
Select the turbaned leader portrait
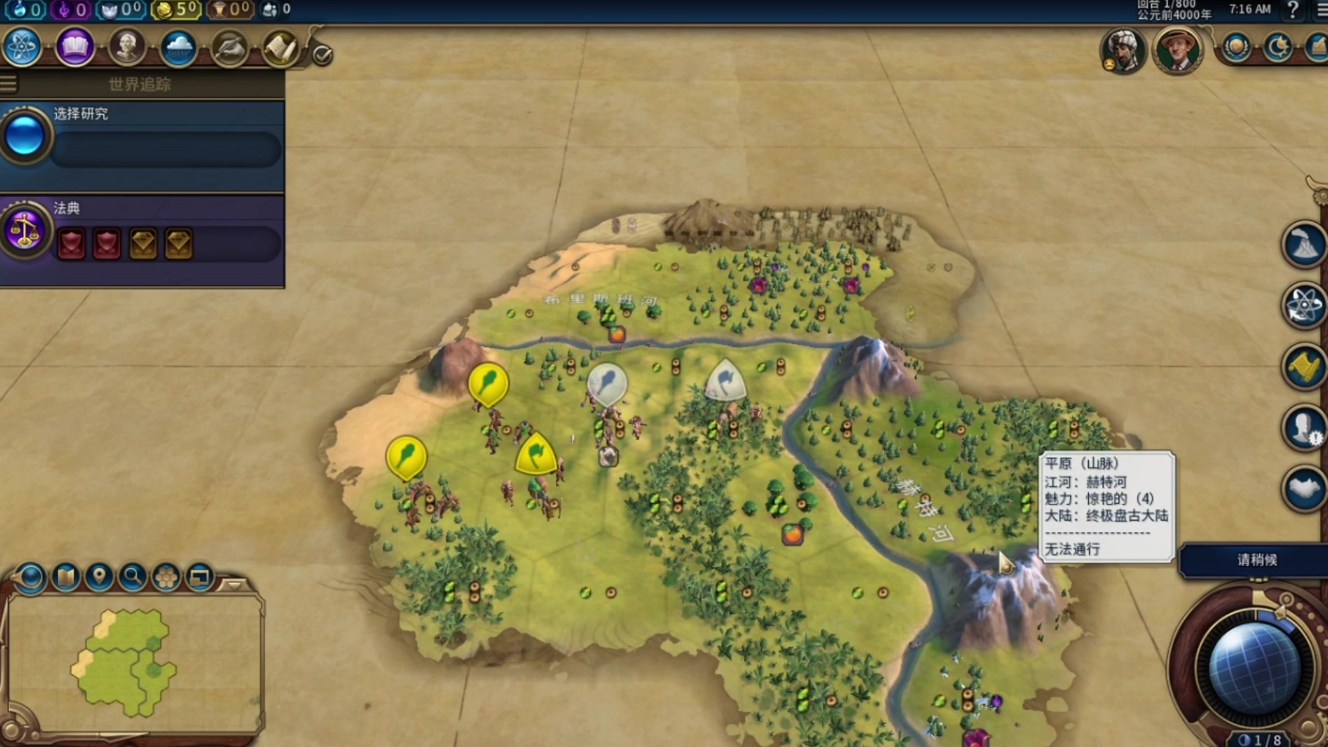click(x=1123, y=50)
